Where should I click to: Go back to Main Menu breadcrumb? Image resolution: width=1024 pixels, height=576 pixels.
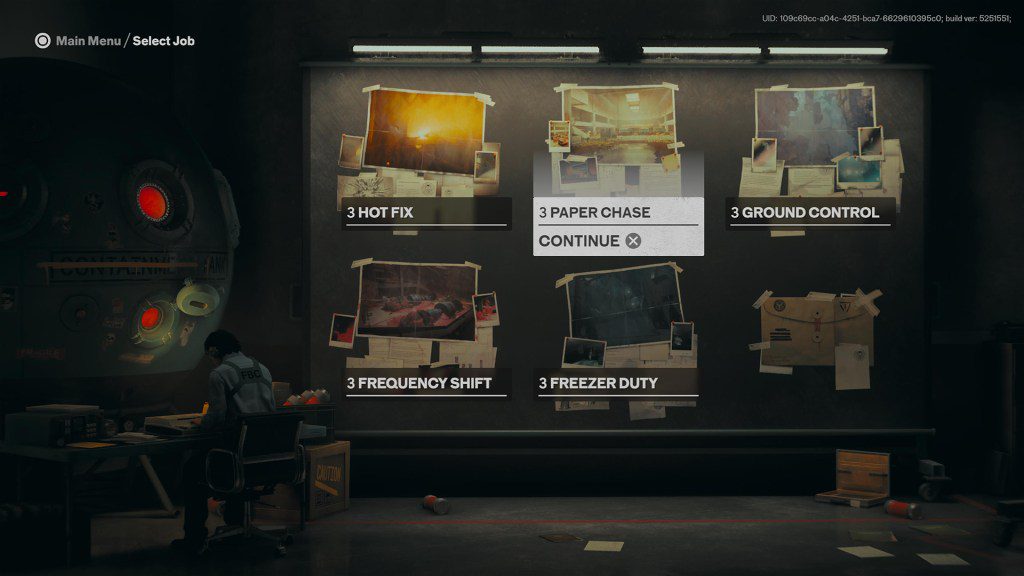(86, 41)
